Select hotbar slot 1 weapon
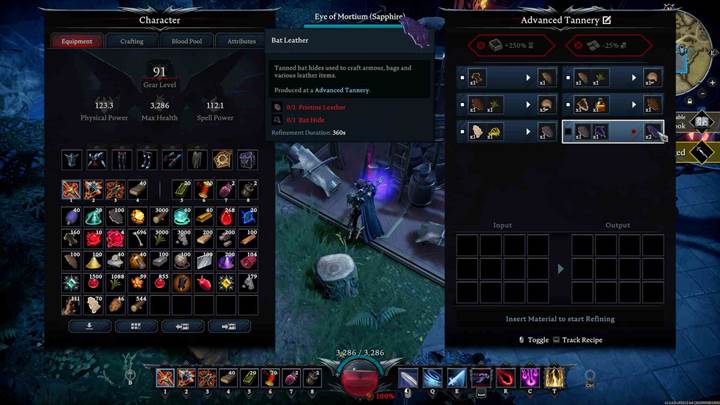720x405 pixels. click(166, 377)
